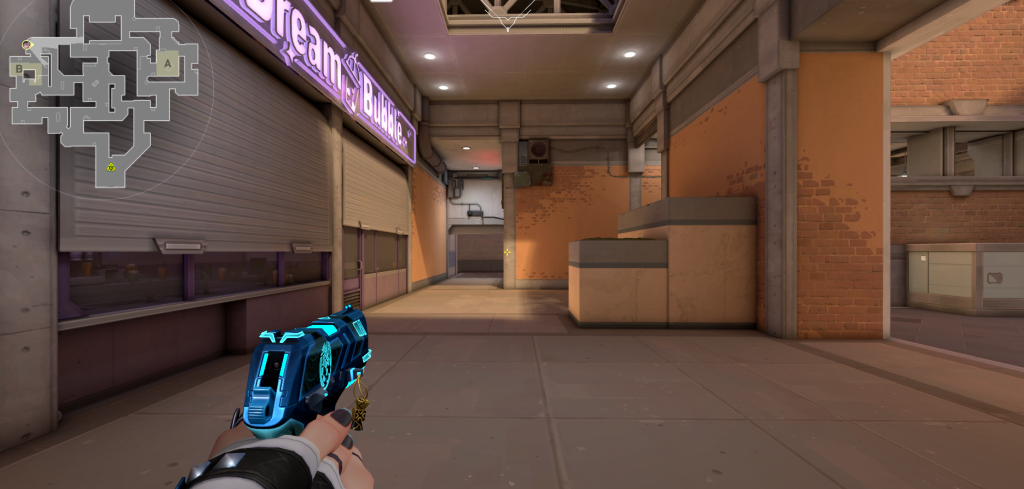Click the player agent icon on the minimap

(28, 45)
